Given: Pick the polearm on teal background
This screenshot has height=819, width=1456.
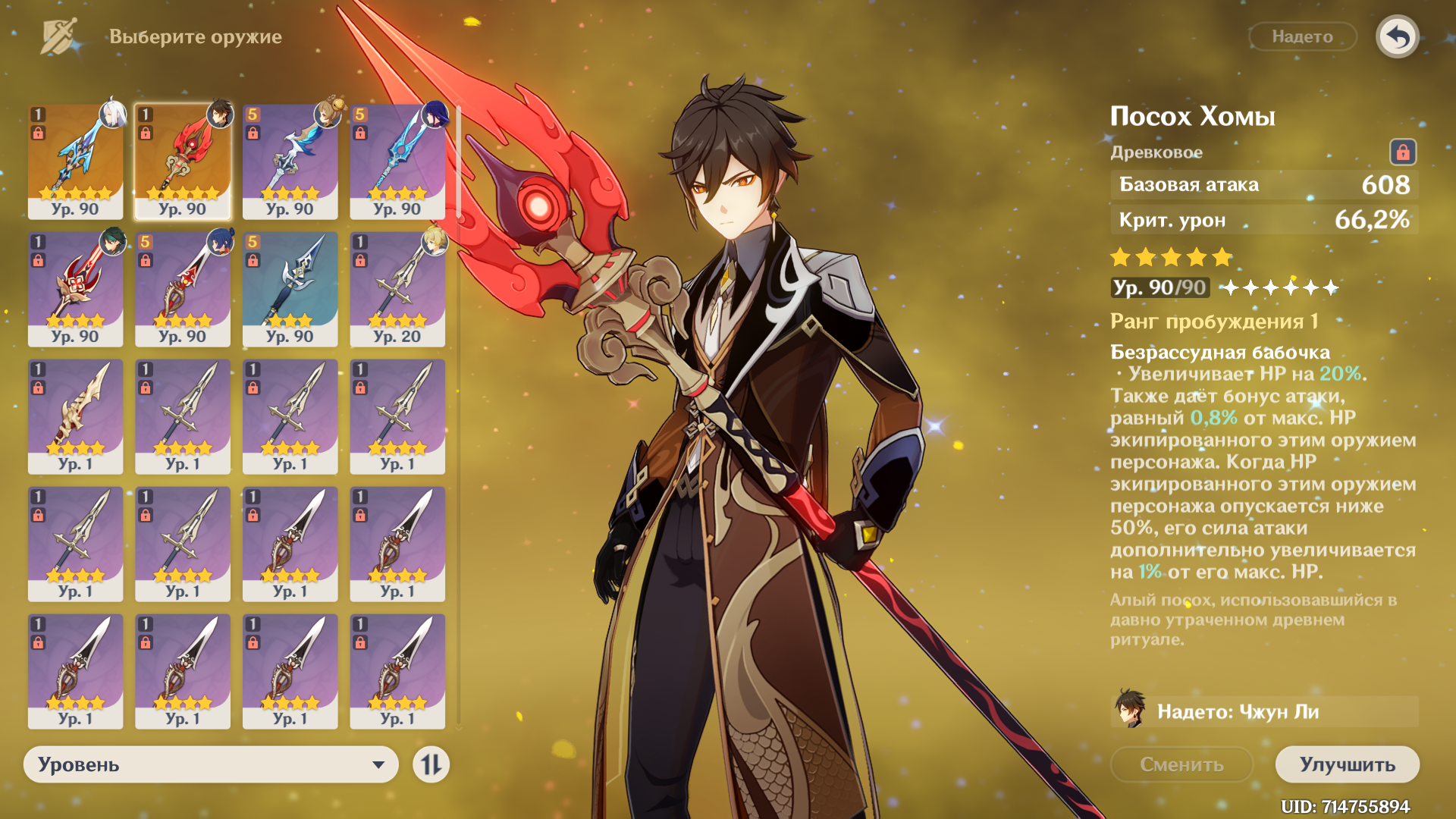Looking at the screenshot, I should pos(290,289).
